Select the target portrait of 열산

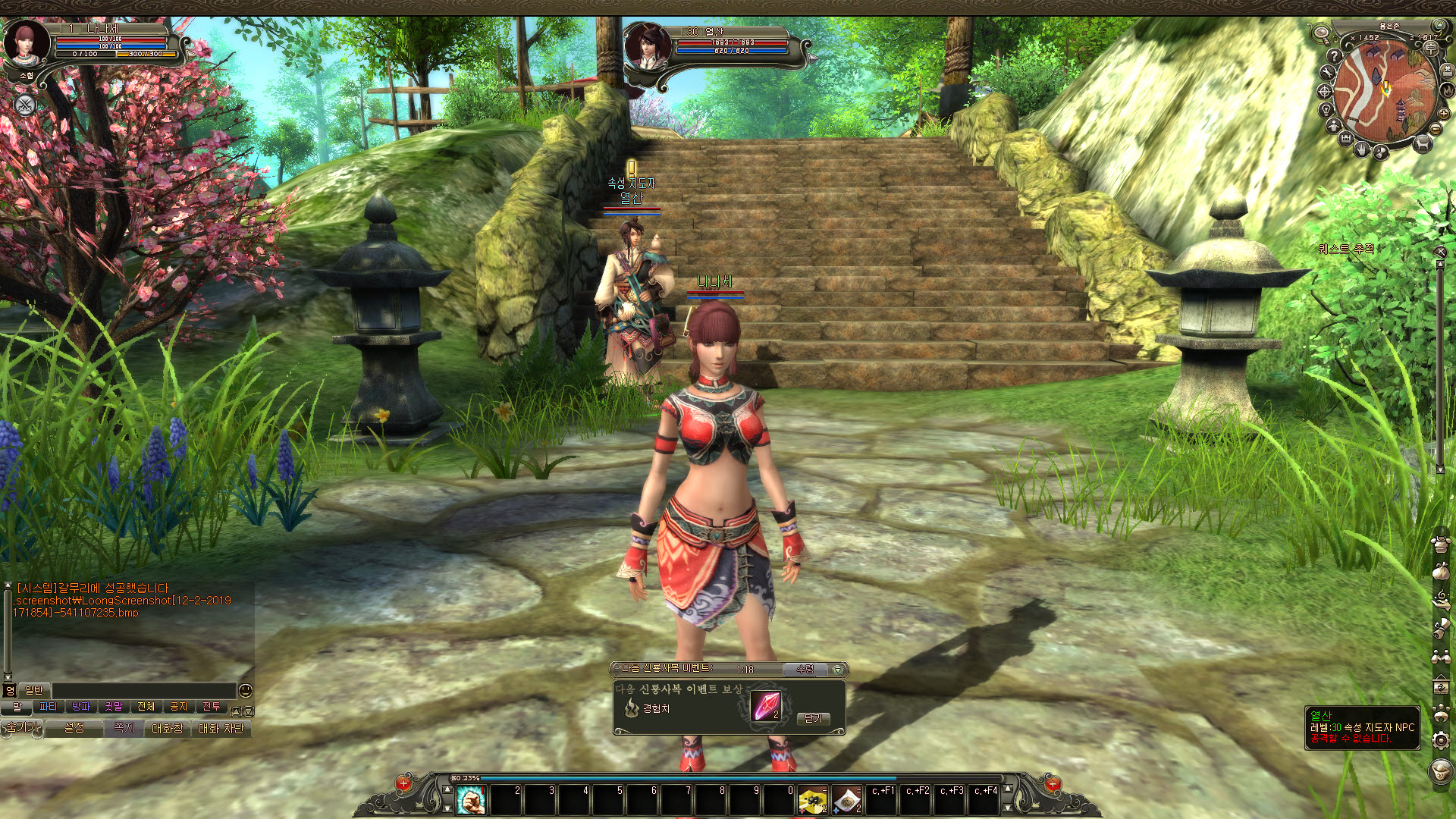647,47
